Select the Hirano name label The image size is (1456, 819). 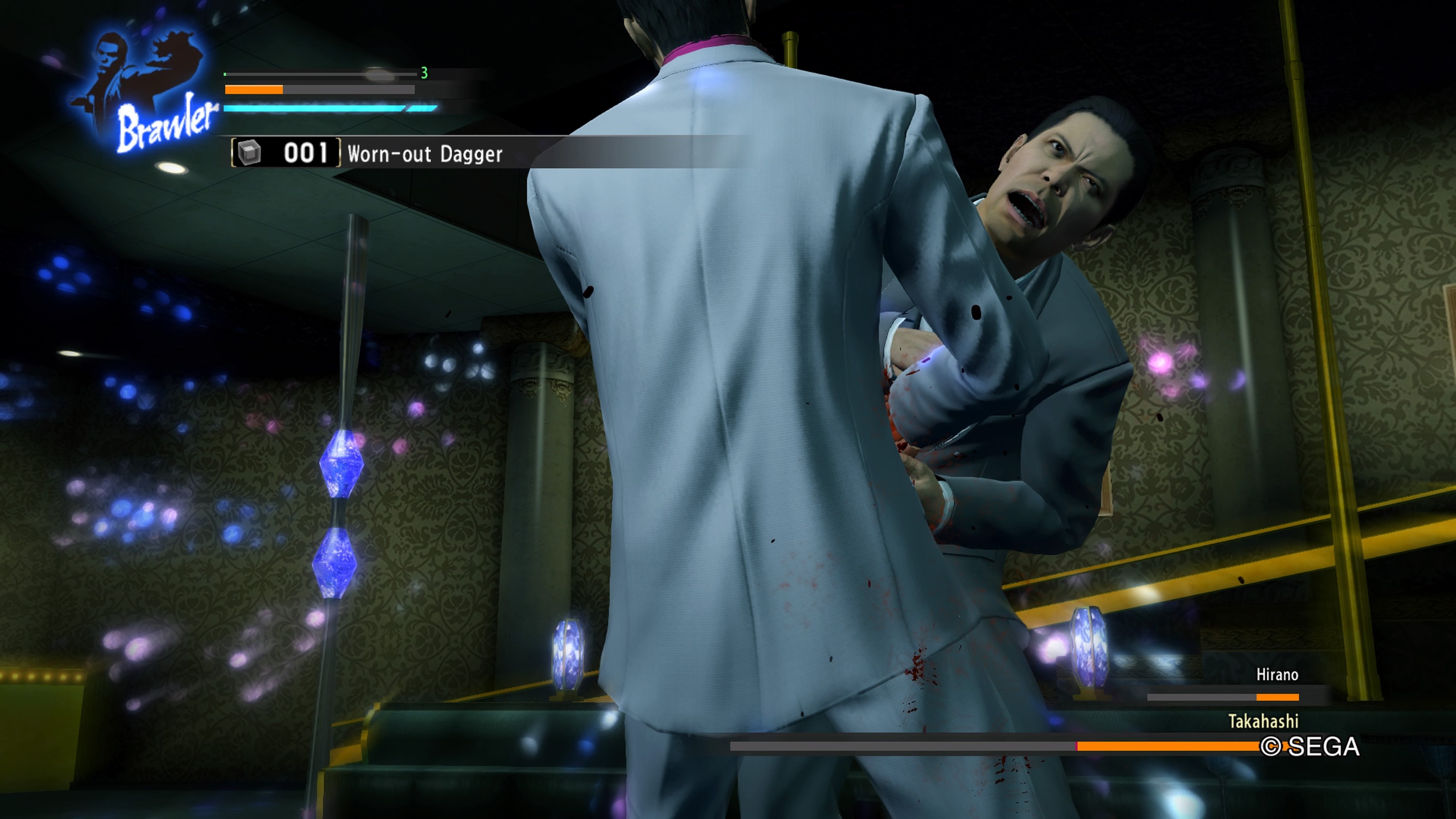[1277, 674]
